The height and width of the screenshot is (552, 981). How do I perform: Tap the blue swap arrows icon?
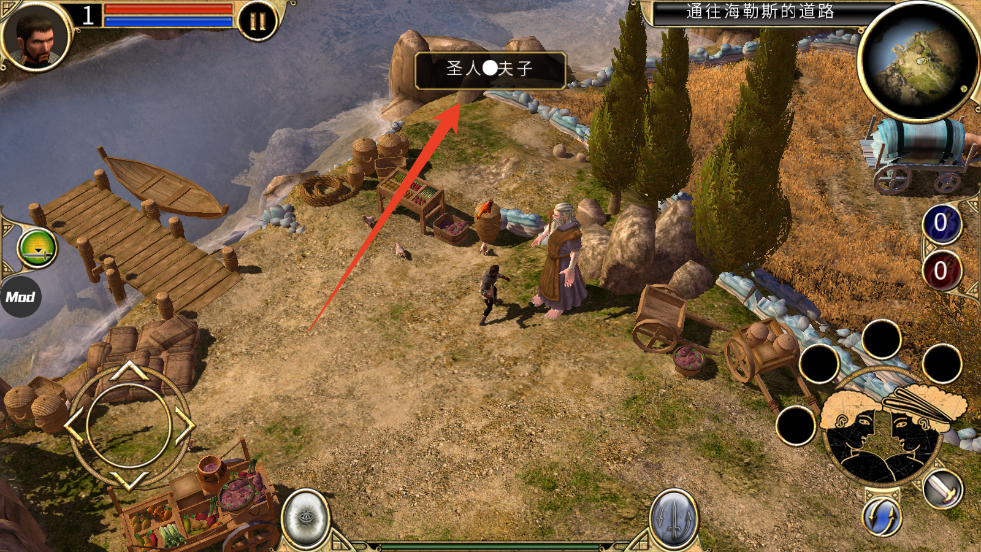click(882, 515)
